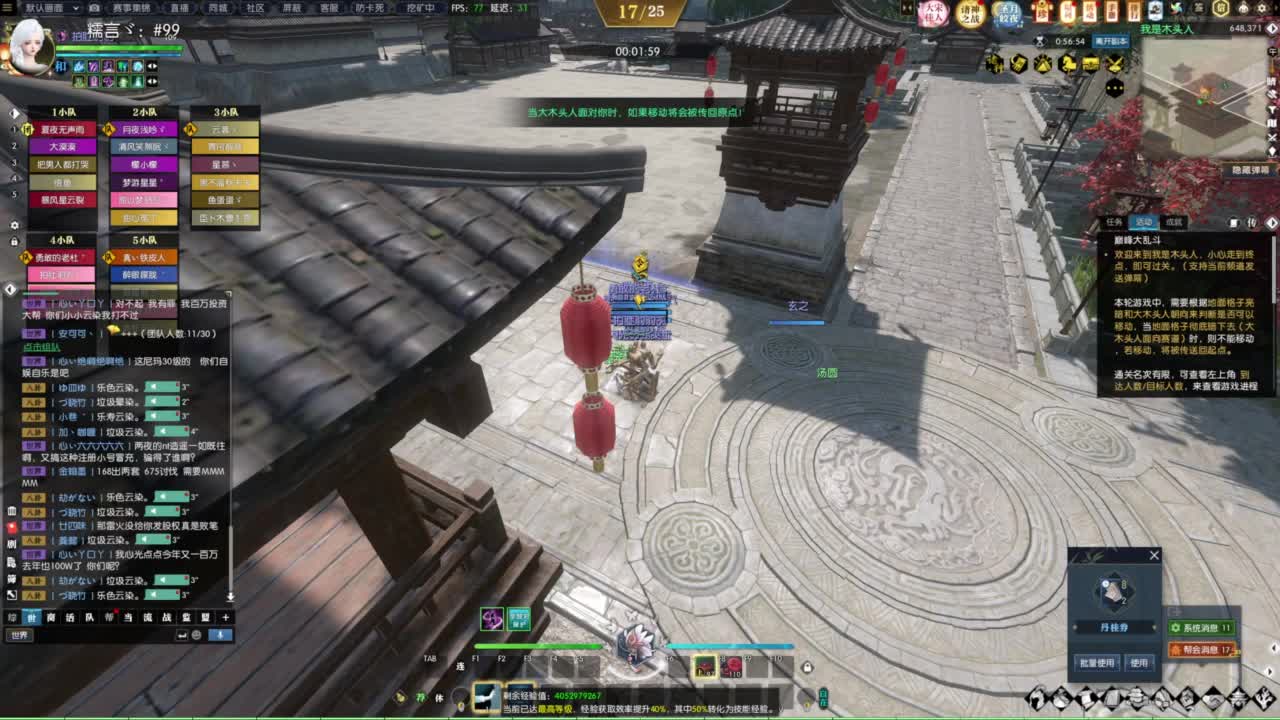
Task: Open the 世界 chat channel selector
Action: coord(19,634)
